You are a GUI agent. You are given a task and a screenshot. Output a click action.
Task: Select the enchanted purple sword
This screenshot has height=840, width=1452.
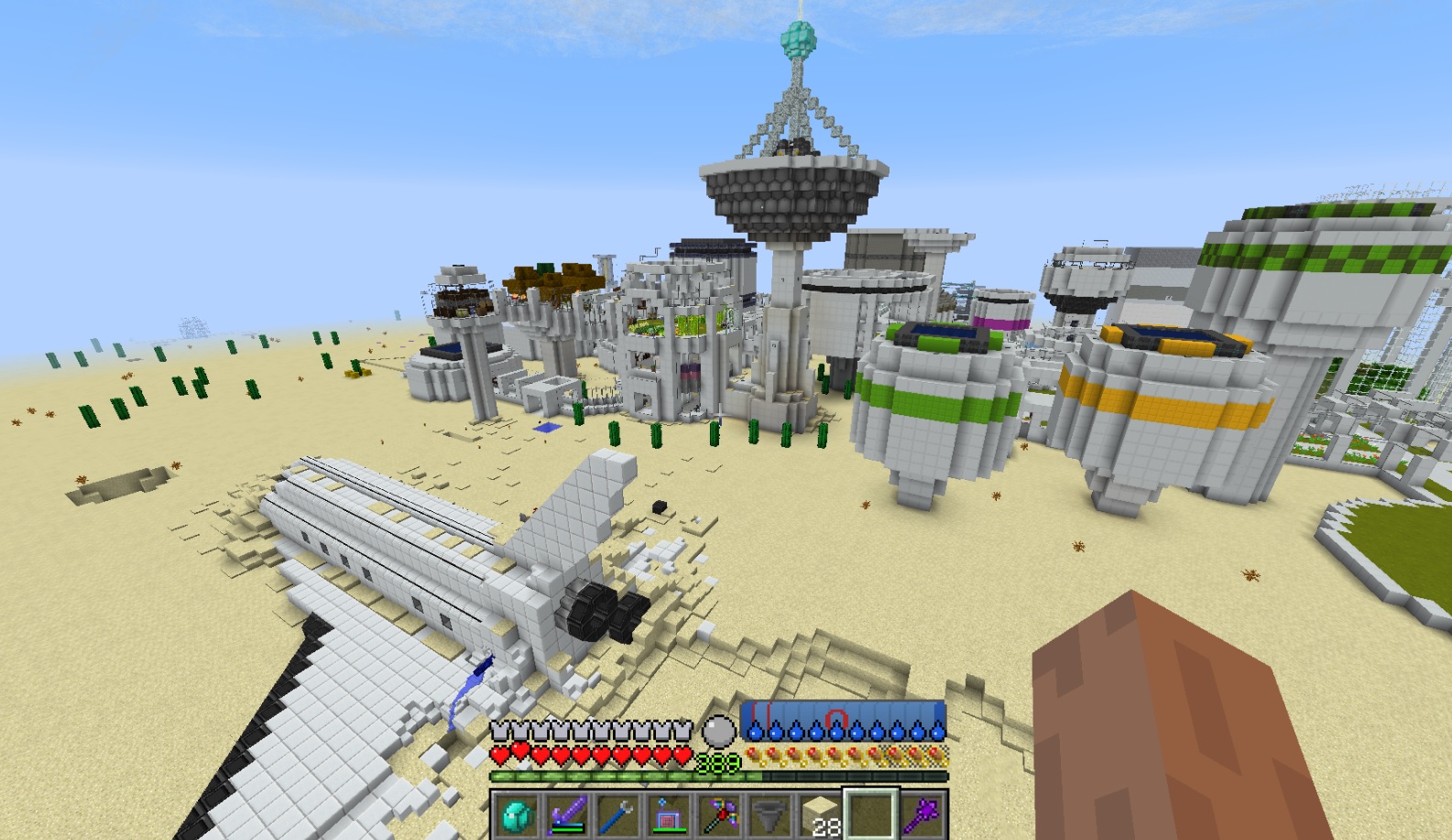566,811
